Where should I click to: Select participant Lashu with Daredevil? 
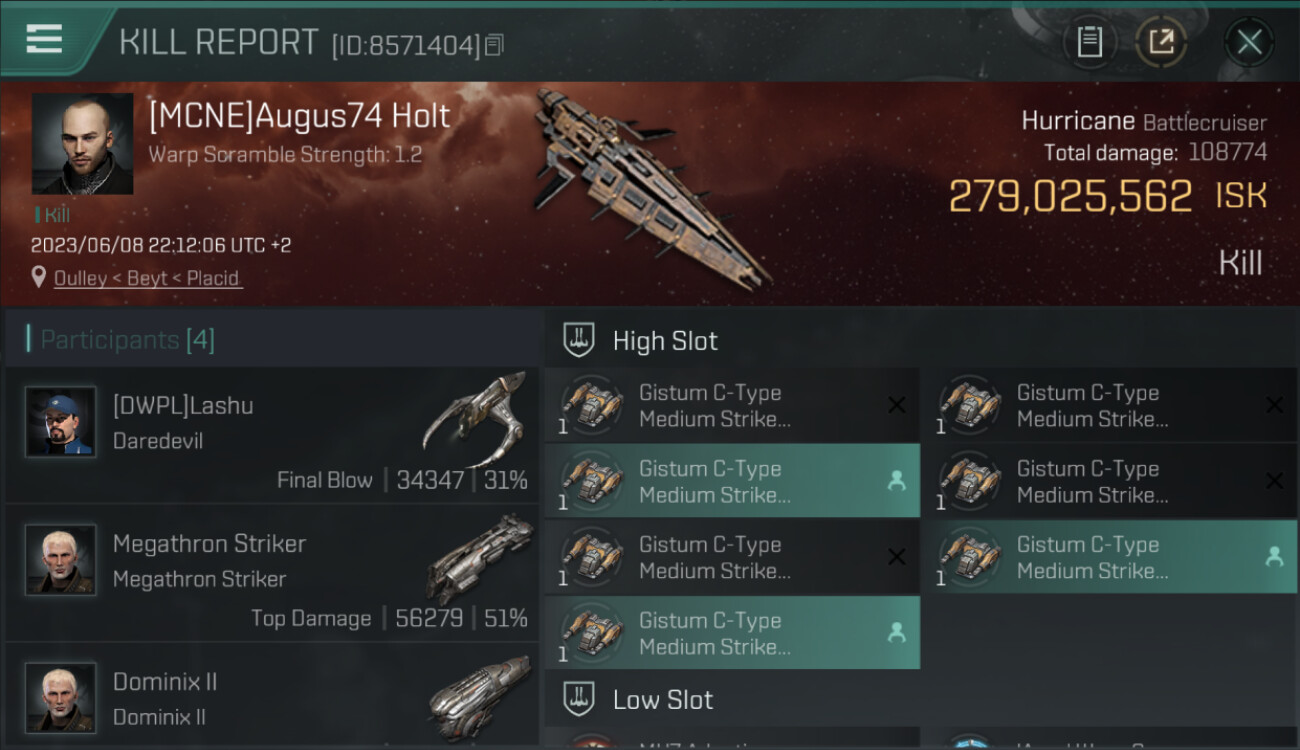click(272, 436)
